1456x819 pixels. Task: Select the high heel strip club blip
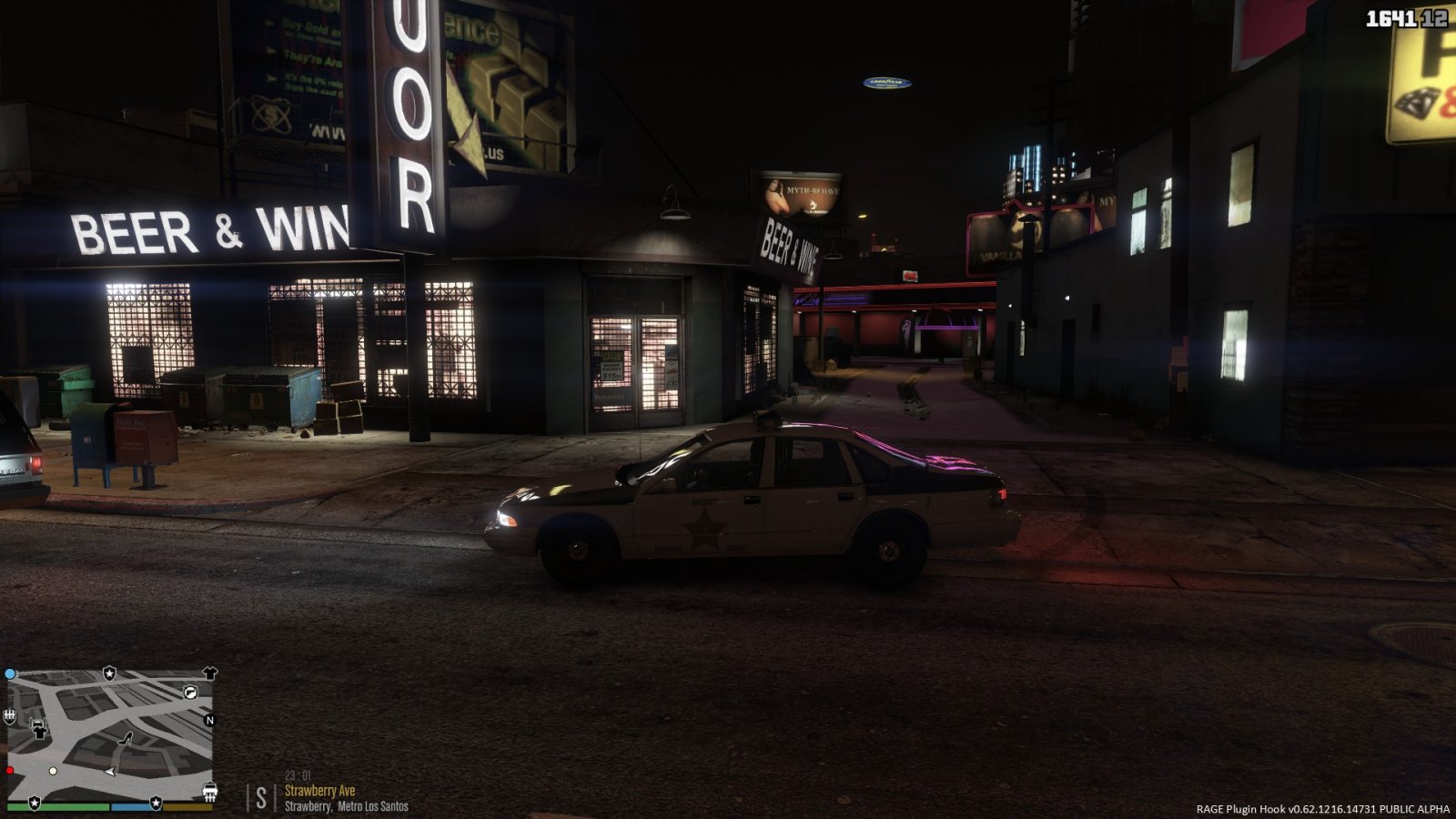point(126,739)
